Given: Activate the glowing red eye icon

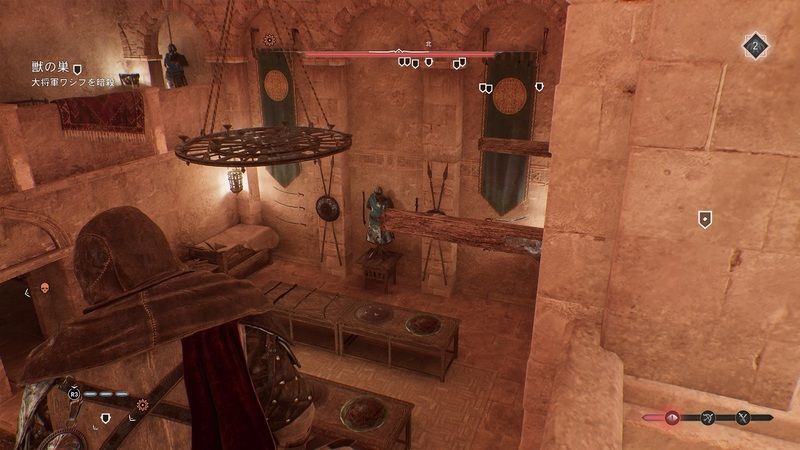Looking at the screenshot, I should (x=672, y=417).
